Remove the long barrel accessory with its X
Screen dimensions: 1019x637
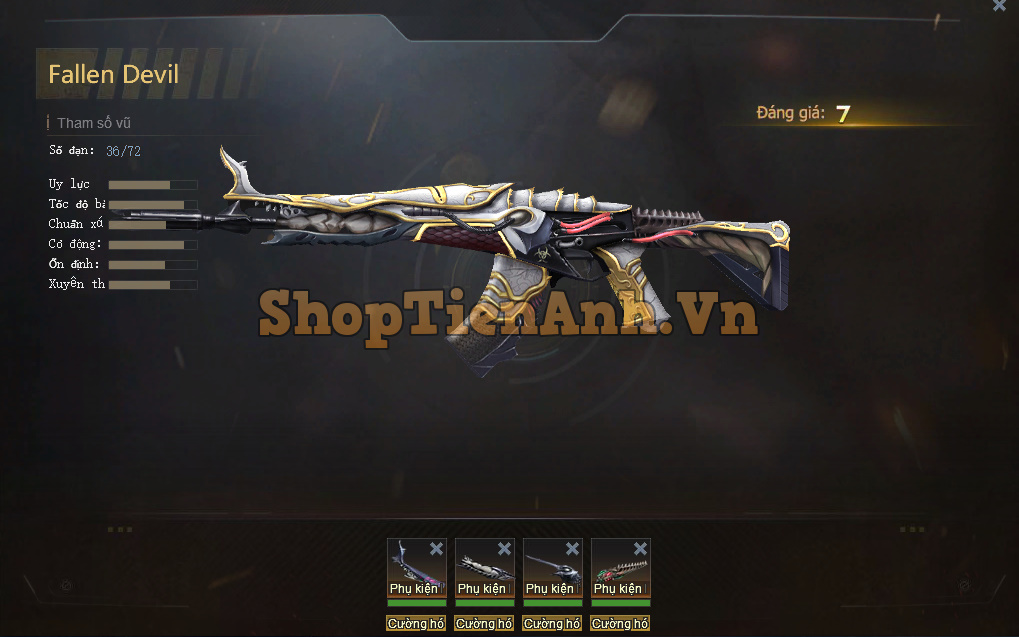click(x=572, y=548)
